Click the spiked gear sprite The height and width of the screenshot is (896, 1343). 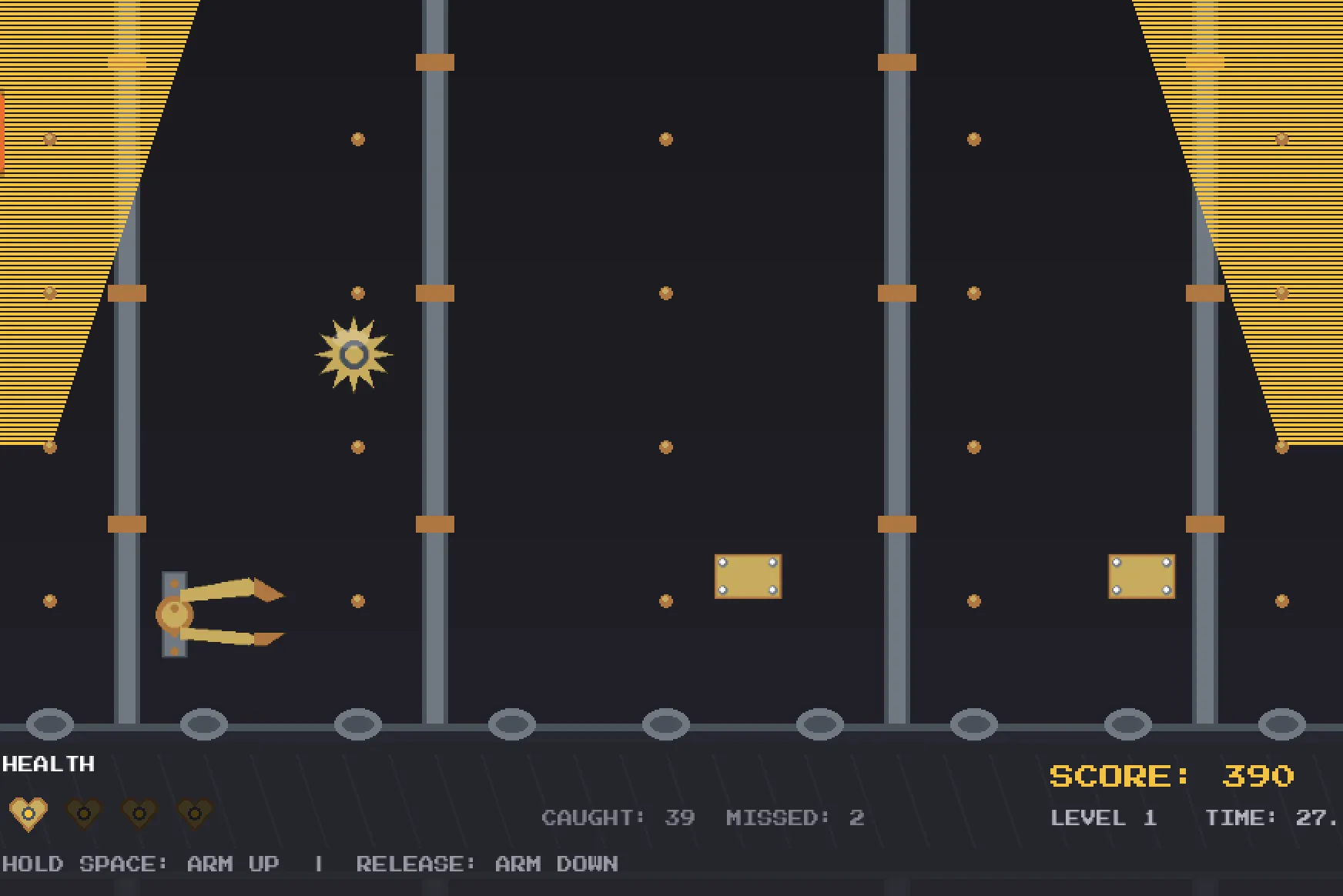click(353, 354)
